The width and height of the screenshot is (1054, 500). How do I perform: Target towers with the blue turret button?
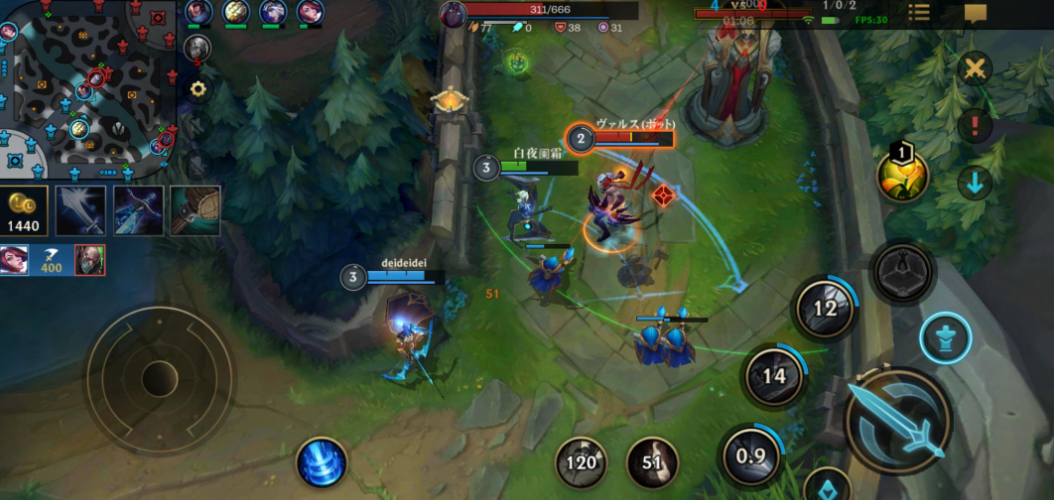point(945,338)
